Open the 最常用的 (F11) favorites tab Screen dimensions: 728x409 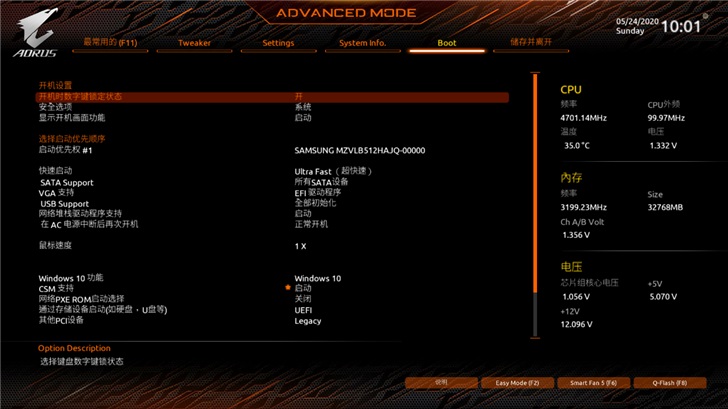(x=110, y=43)
